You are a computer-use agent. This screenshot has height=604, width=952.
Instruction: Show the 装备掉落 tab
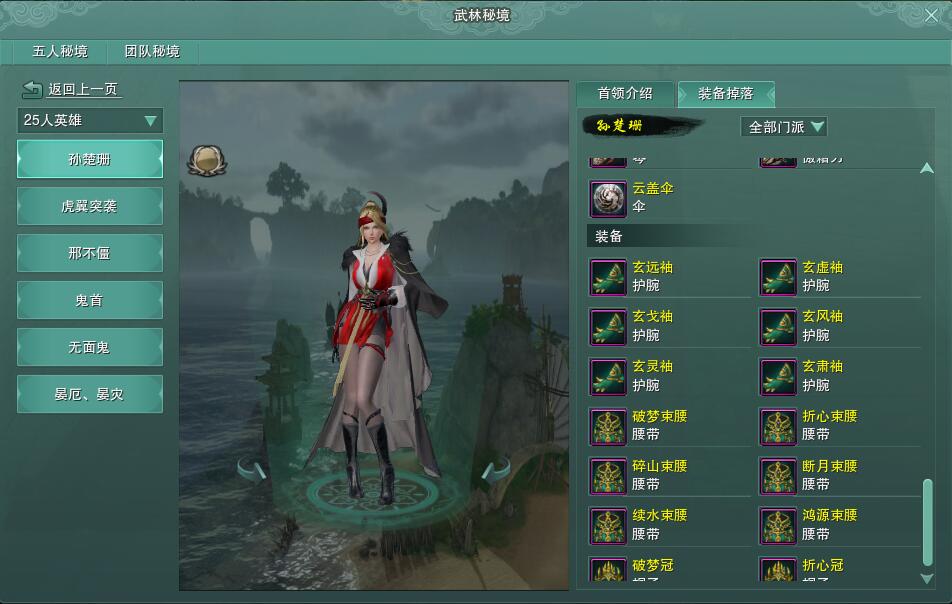[x=725, y=93]
